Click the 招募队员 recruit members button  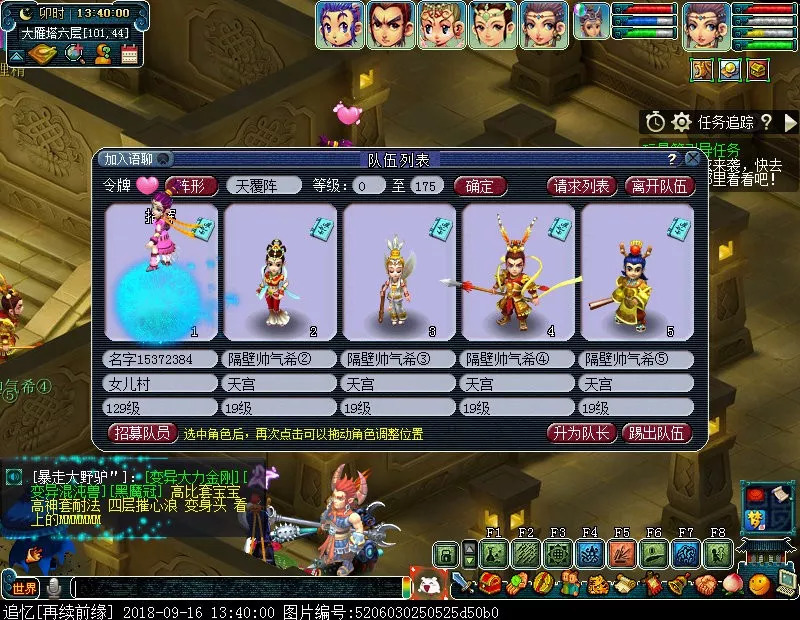142,434
